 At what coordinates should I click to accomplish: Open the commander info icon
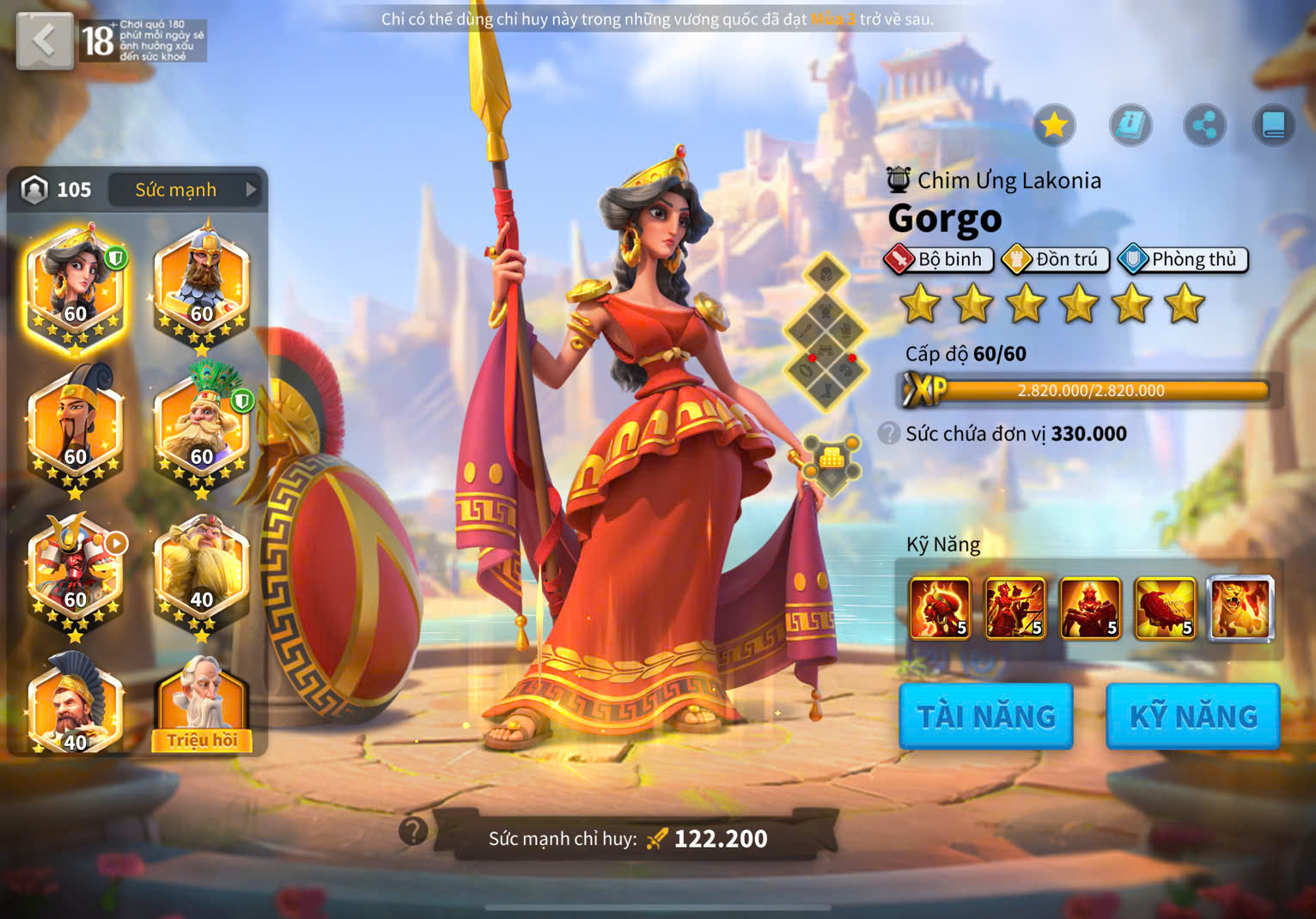click(x=1130, y=126)
